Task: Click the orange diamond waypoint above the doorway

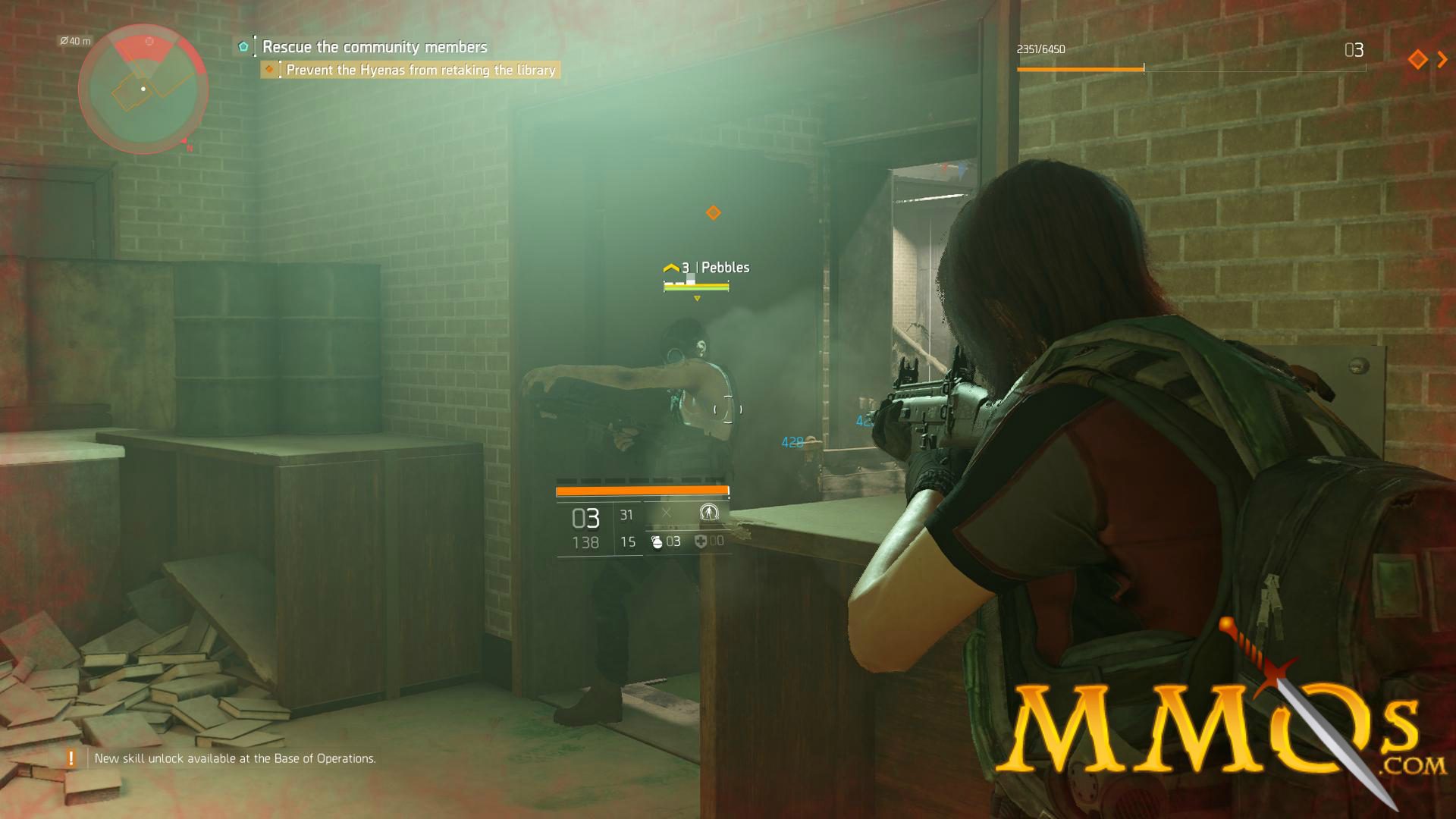Action: 711,213
